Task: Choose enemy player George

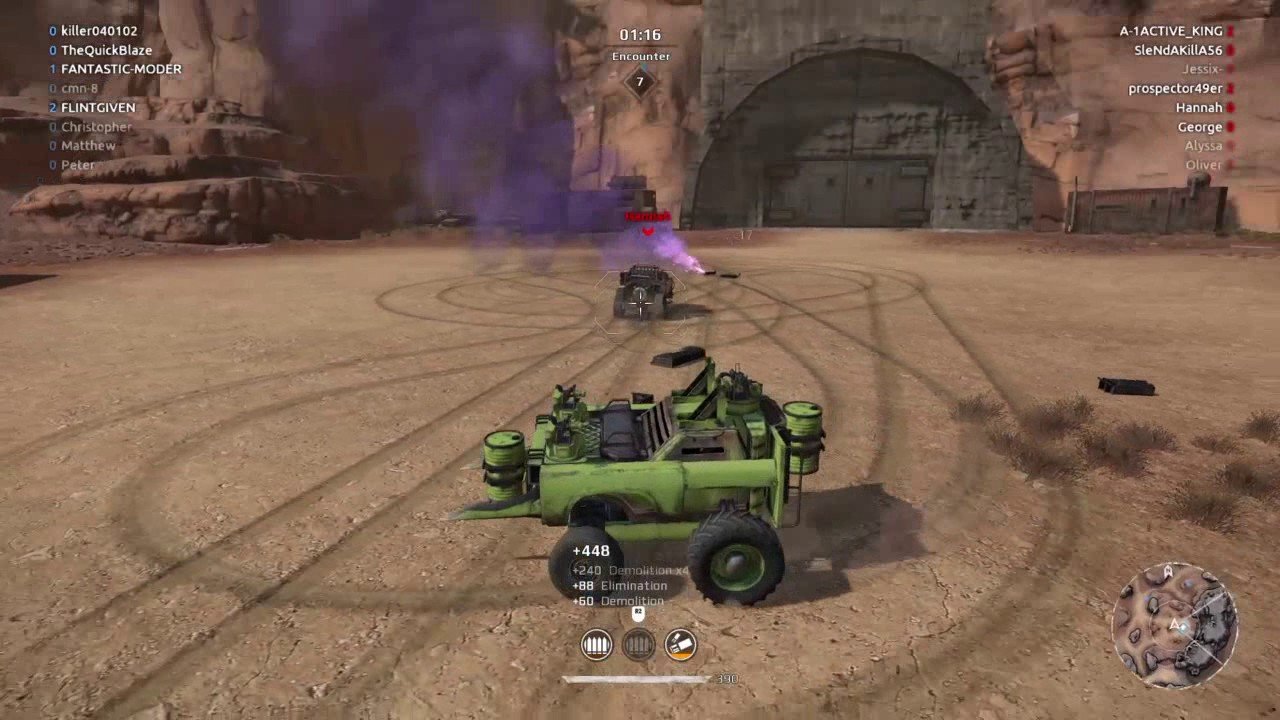Action: coord(1200,127)
